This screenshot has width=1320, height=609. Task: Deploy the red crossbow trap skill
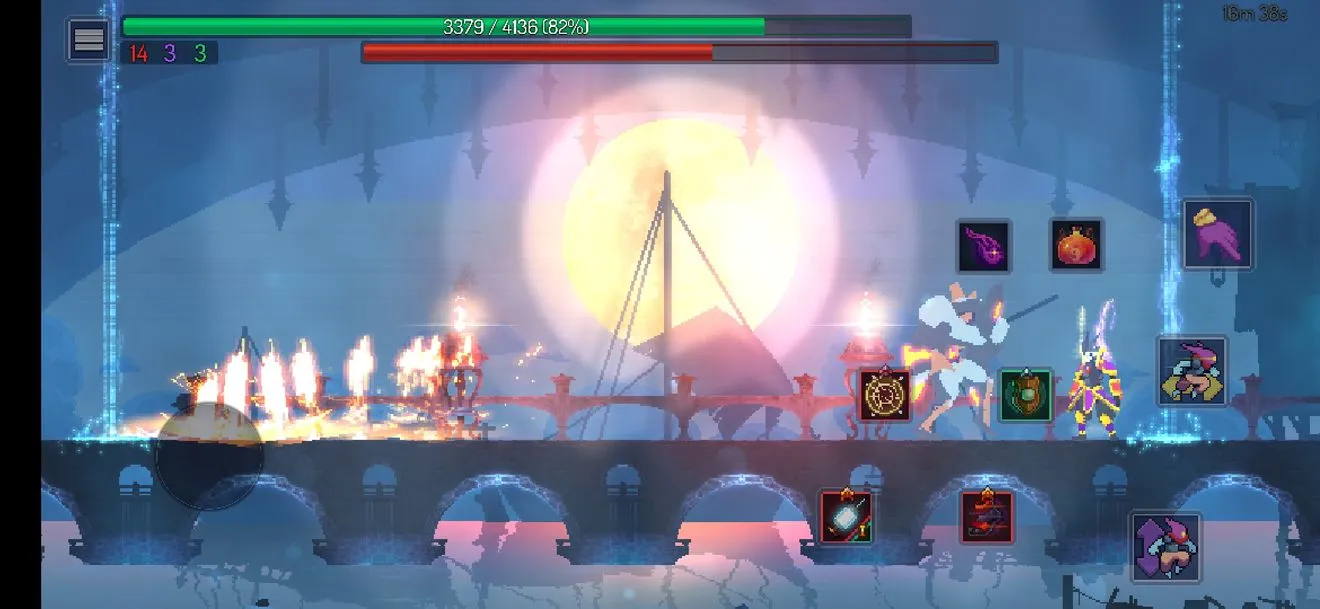(x=987, y=517)
